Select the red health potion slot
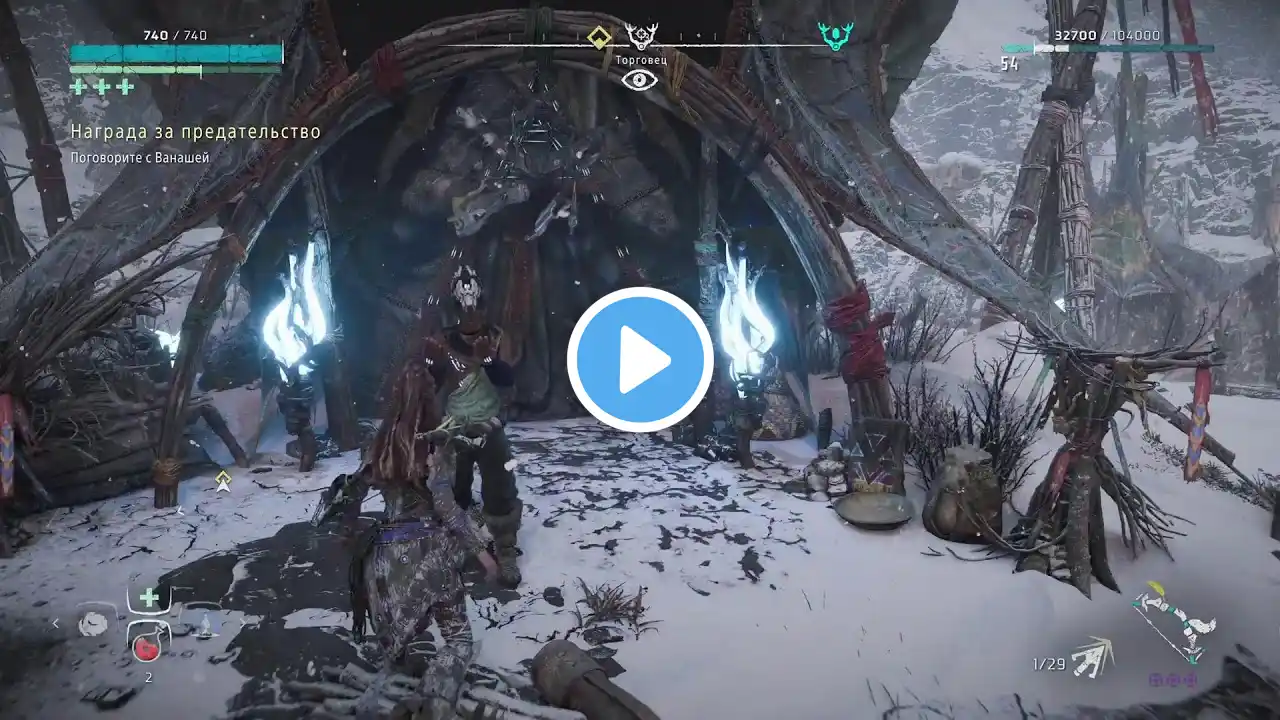Screen dimensions: 1280x720 (148, 648)
